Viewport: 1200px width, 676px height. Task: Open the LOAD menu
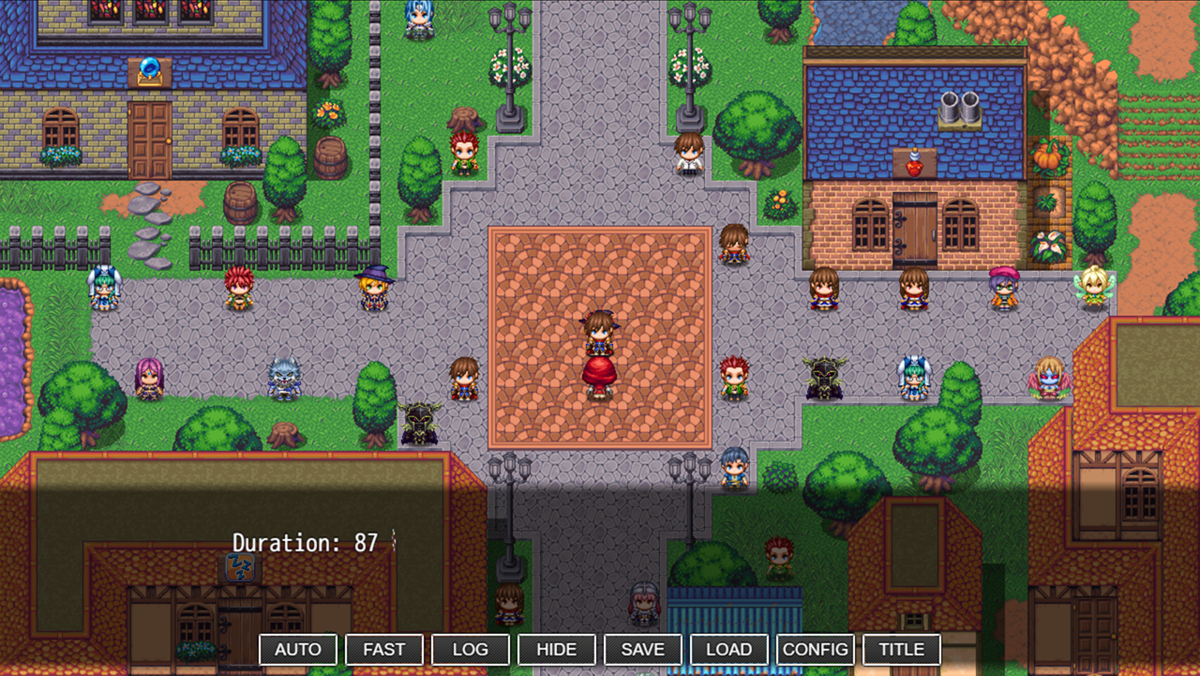pos(729,649)
